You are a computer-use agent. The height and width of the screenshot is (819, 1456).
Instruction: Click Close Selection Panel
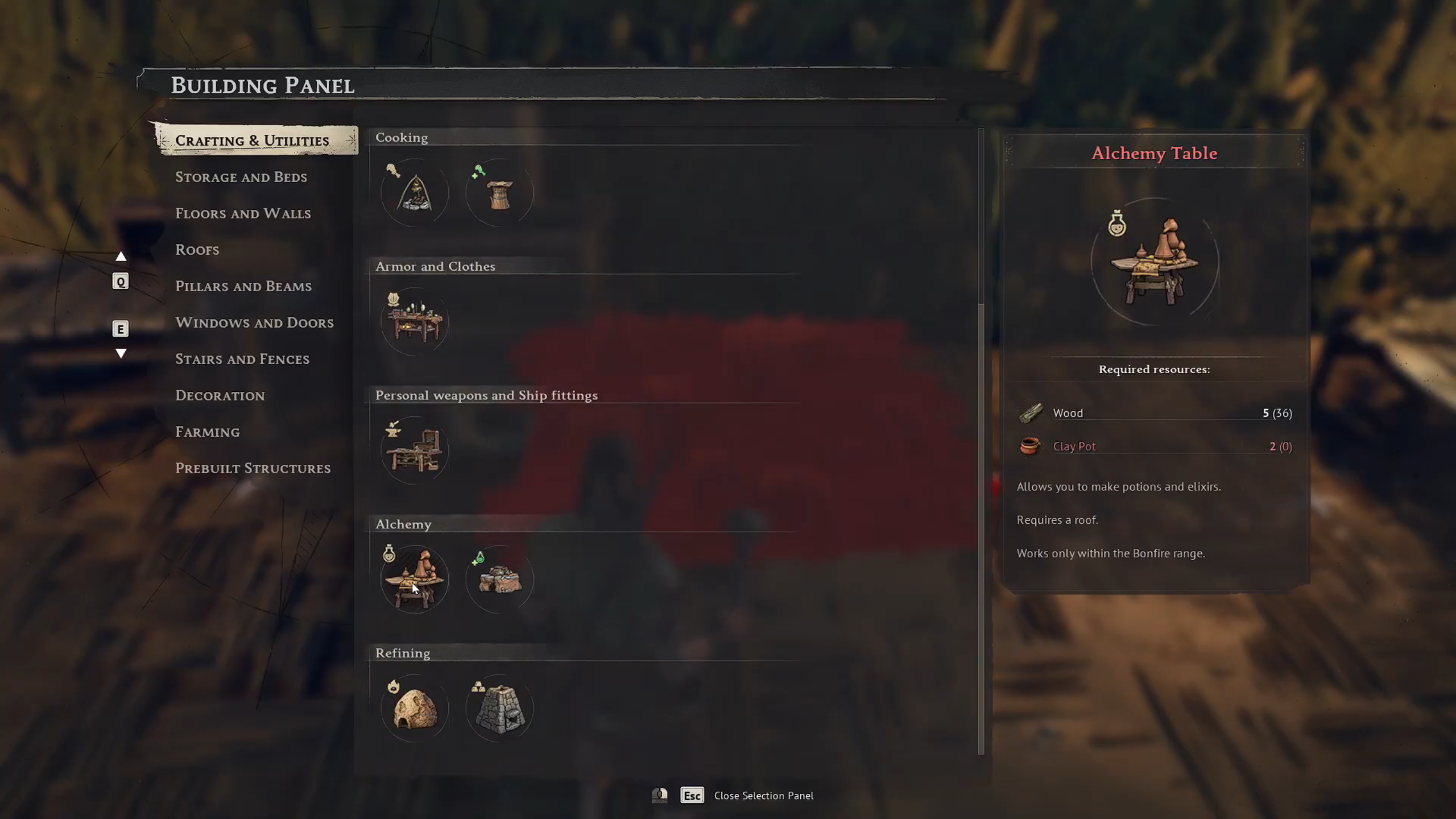764,796
